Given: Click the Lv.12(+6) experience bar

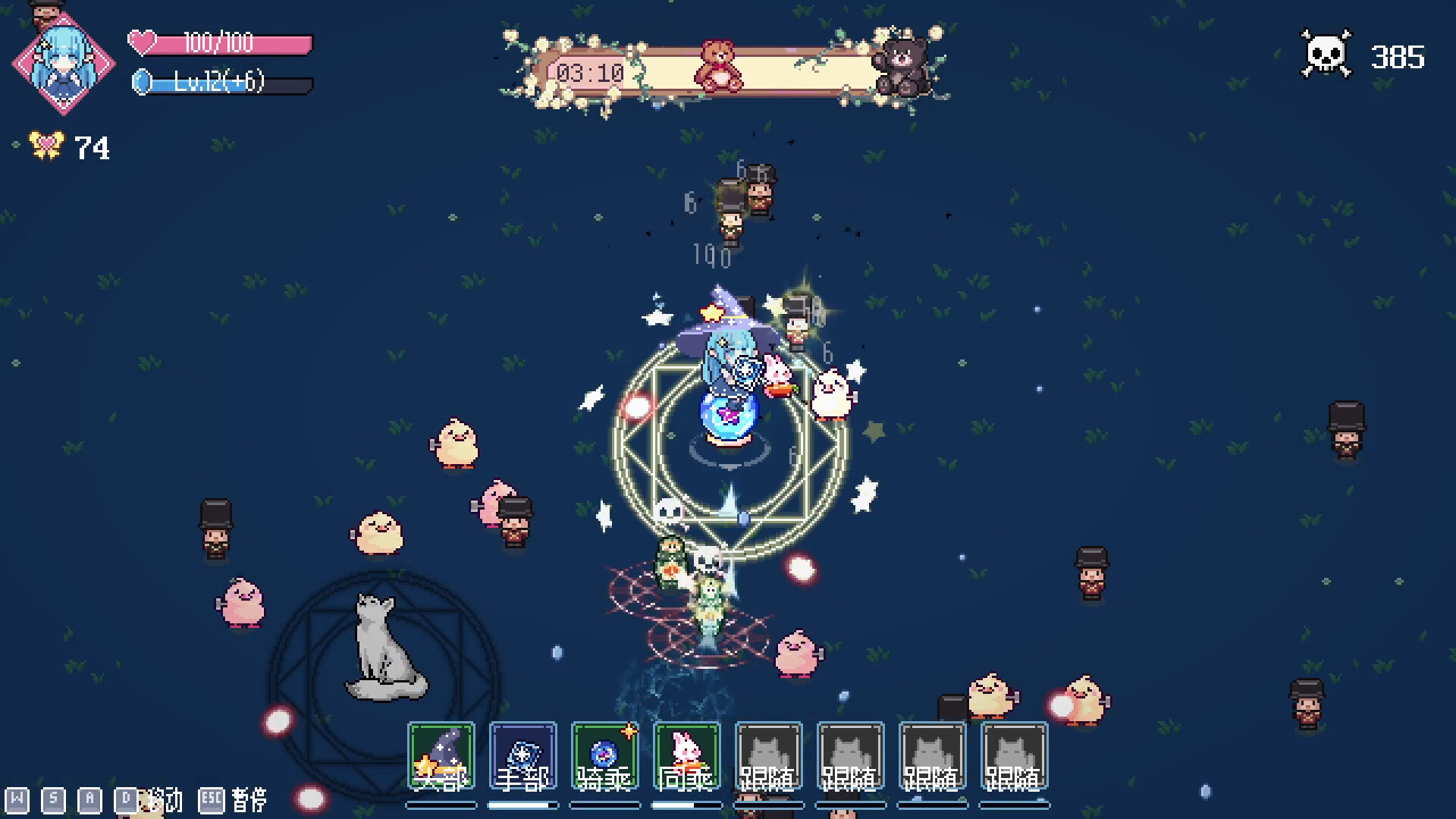Looking at the screenshot, I should coord(220,86).
